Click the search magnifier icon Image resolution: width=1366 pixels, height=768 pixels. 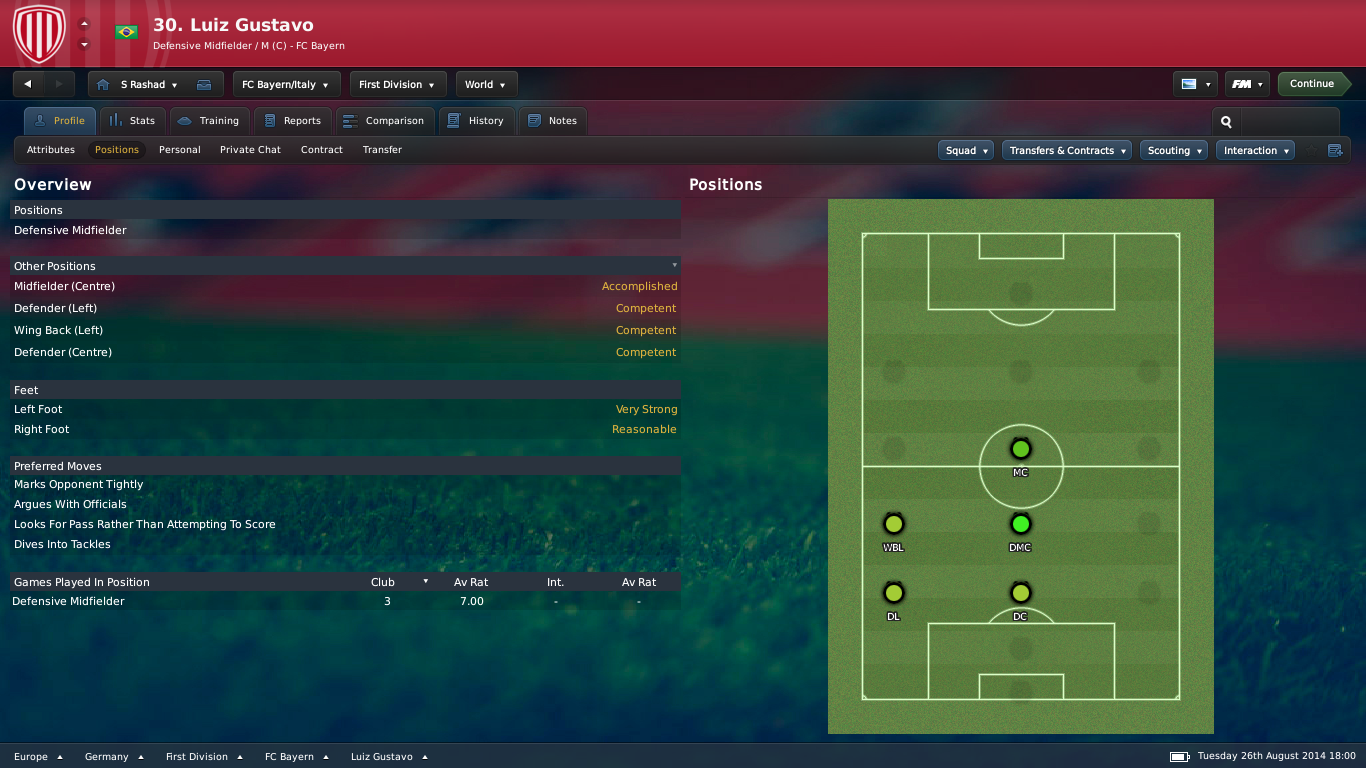tap(1226, 122)
